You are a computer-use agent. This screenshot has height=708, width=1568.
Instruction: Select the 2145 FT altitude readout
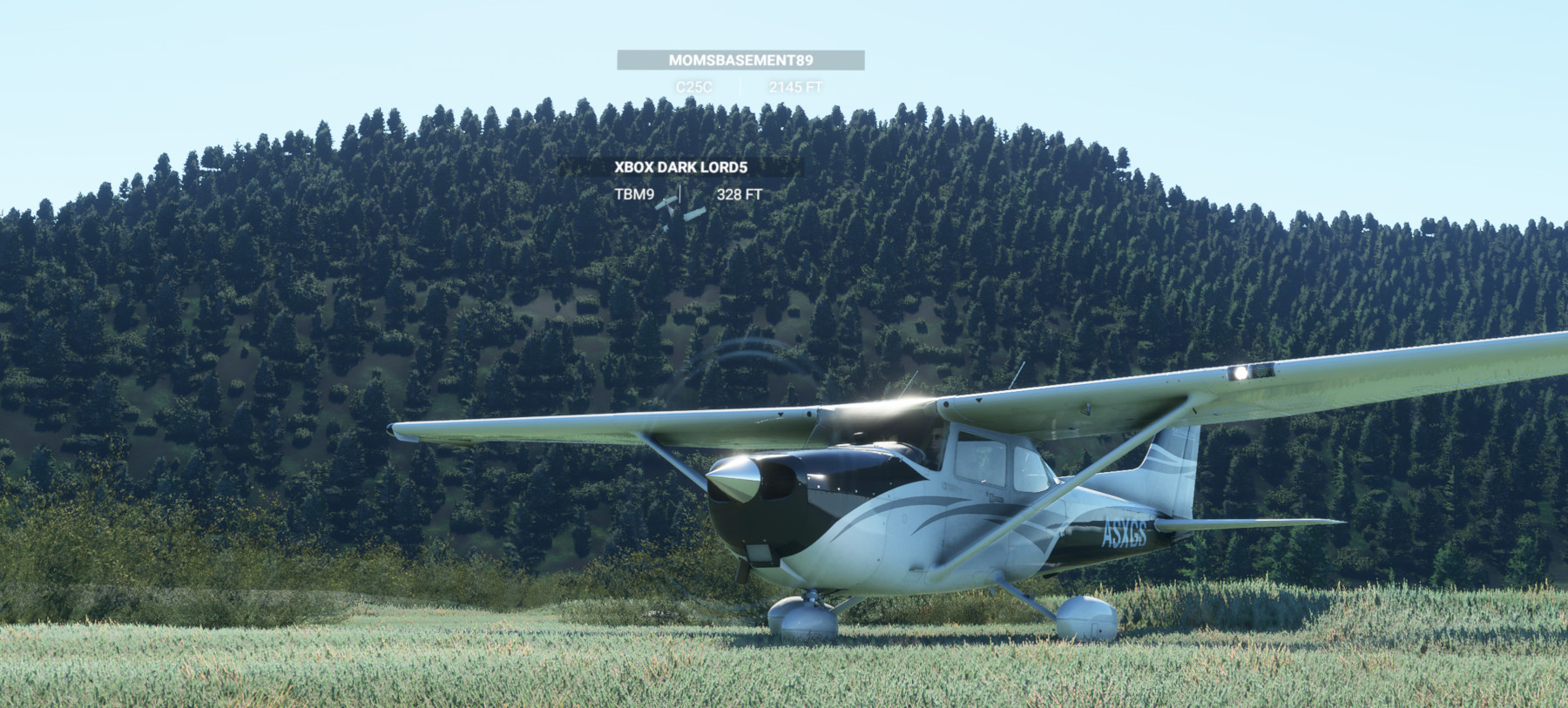[x=795, y=85]
